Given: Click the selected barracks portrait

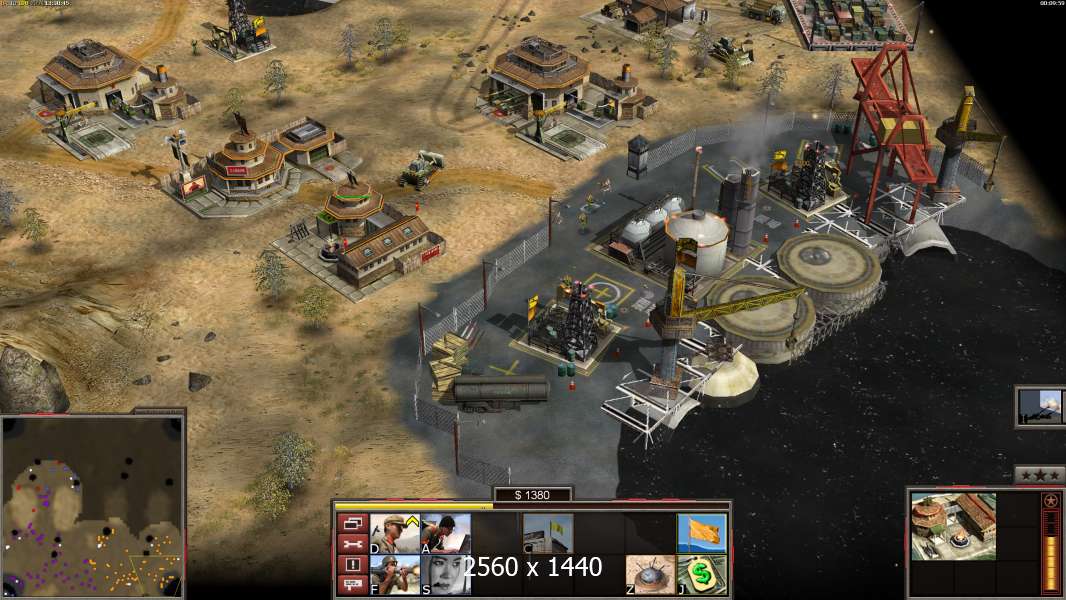Looking at the screenshot, I should coord(953,526).
